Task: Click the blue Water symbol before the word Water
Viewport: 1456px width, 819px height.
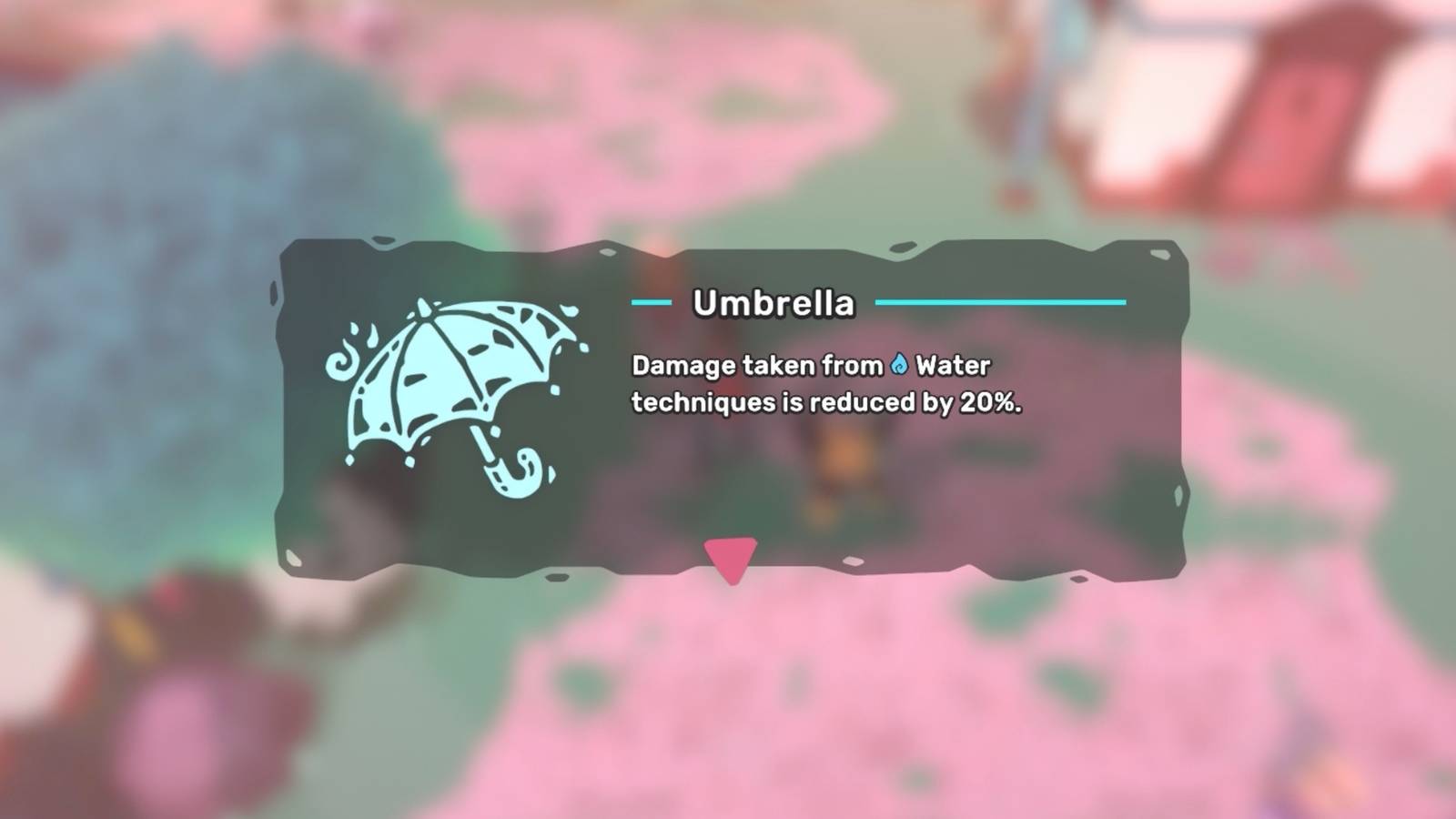Action: click(x=899, y=362)
